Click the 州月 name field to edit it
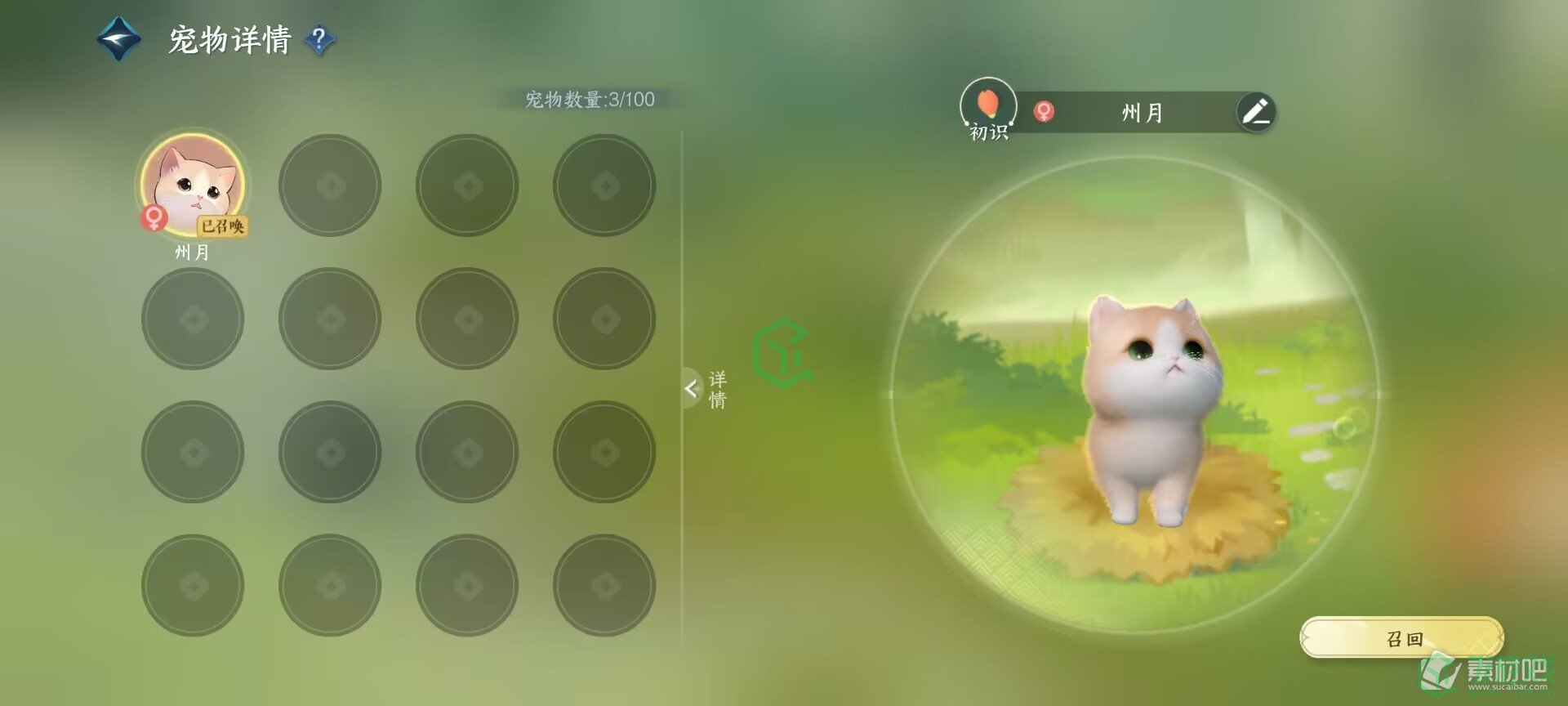The image size is (1568, 706). (x=1143, y=113)
